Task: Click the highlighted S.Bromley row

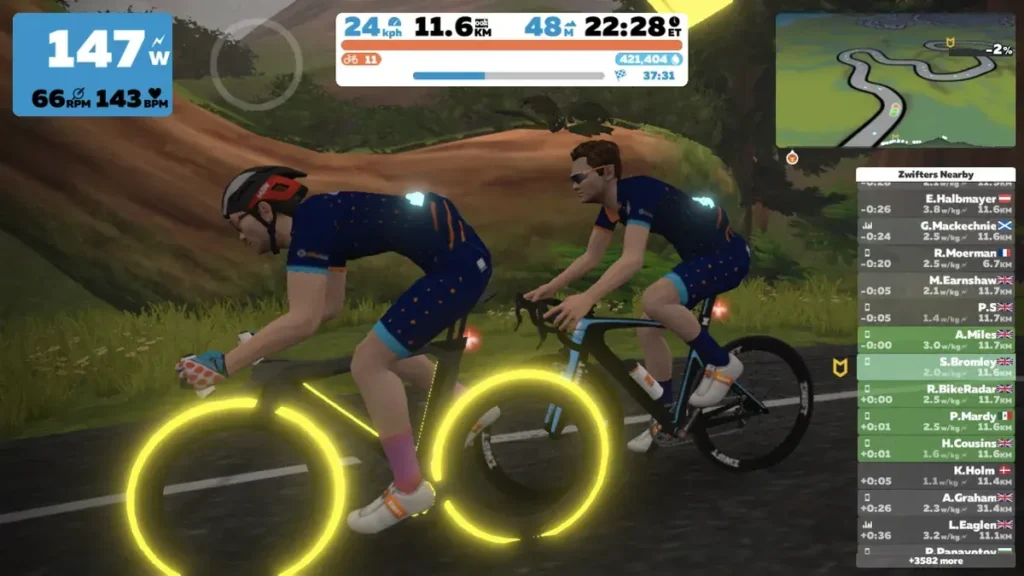Action: (x=935, y=366)
